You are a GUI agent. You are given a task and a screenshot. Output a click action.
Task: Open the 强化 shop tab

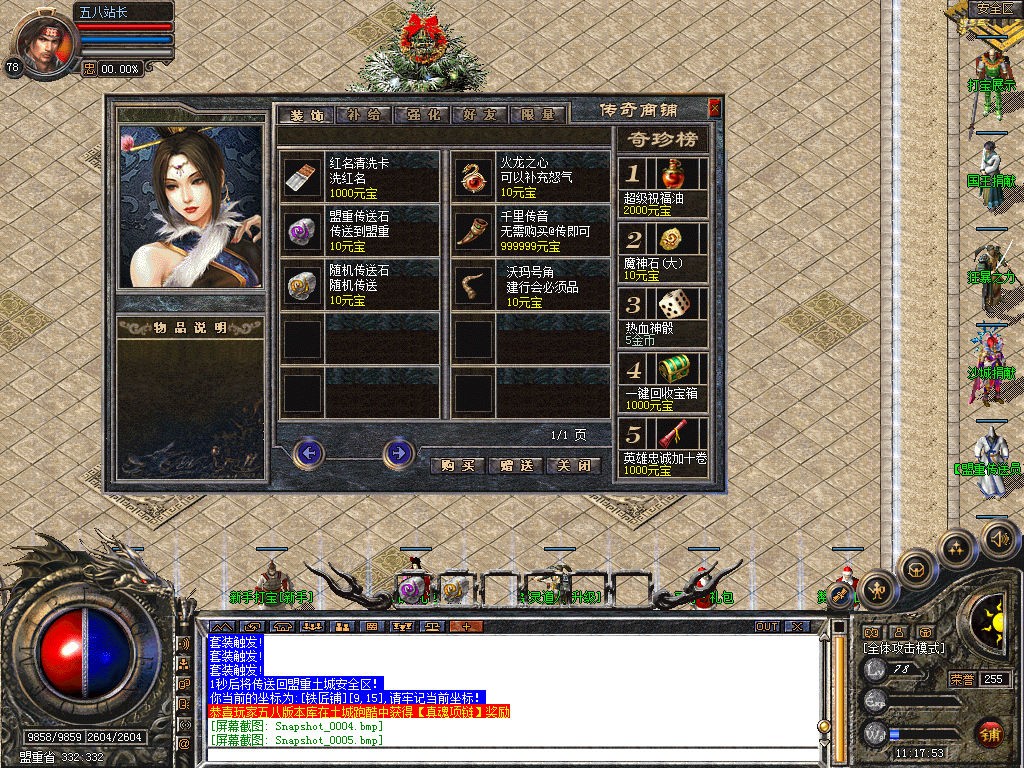point(423,115)
